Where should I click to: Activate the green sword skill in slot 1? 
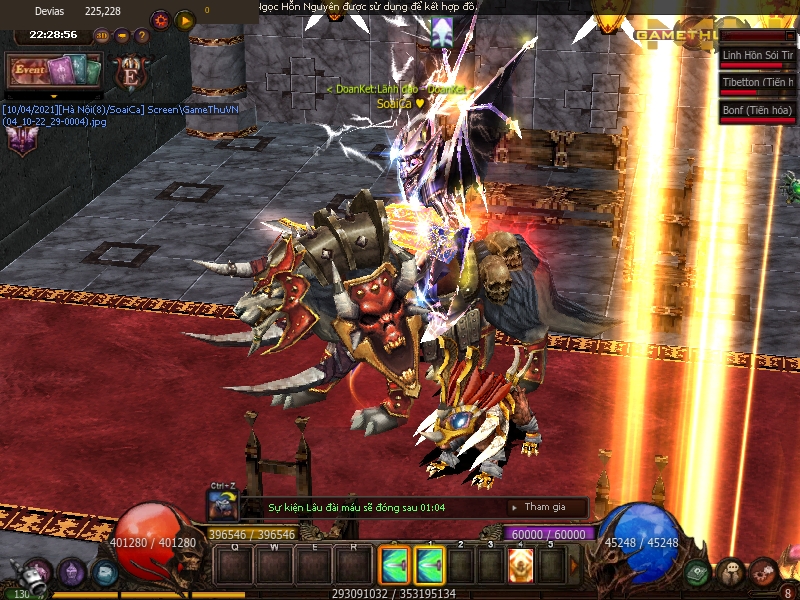(x=429, y=566)
